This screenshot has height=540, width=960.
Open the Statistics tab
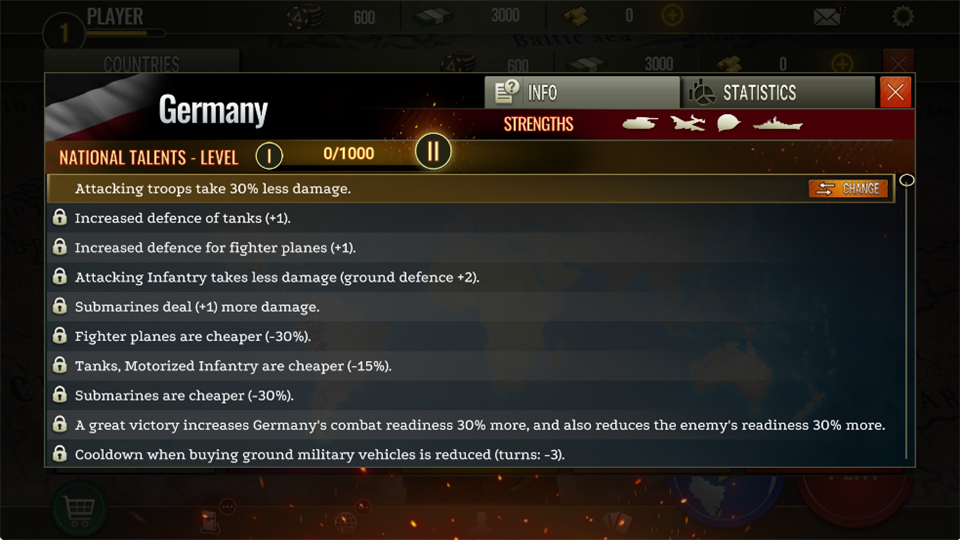tap(777, 93)
